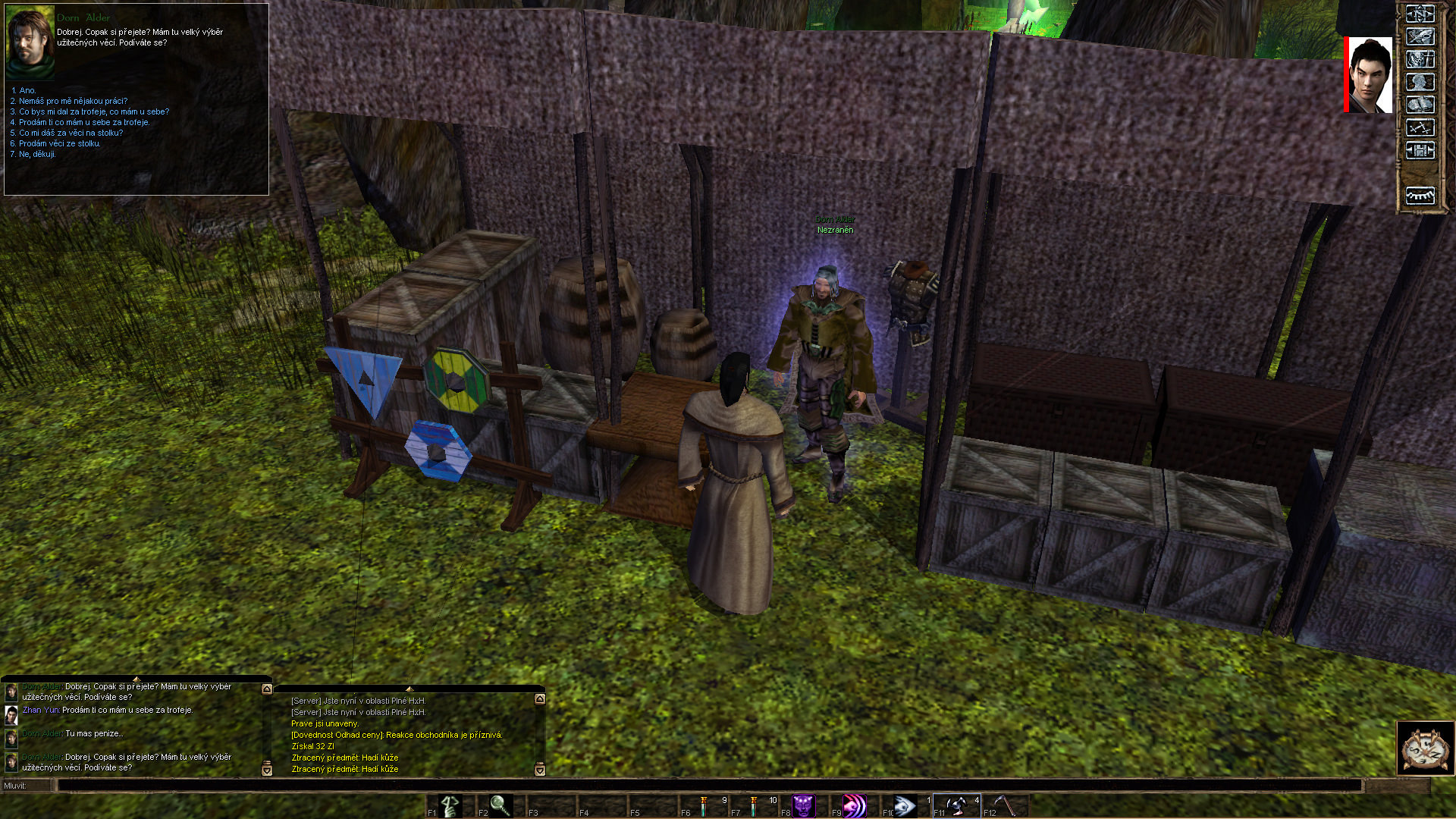Choose "Prodám ti co mám u sebe za trofeje"
Screen dimensions: 1456x819
(x=84, y=122)
